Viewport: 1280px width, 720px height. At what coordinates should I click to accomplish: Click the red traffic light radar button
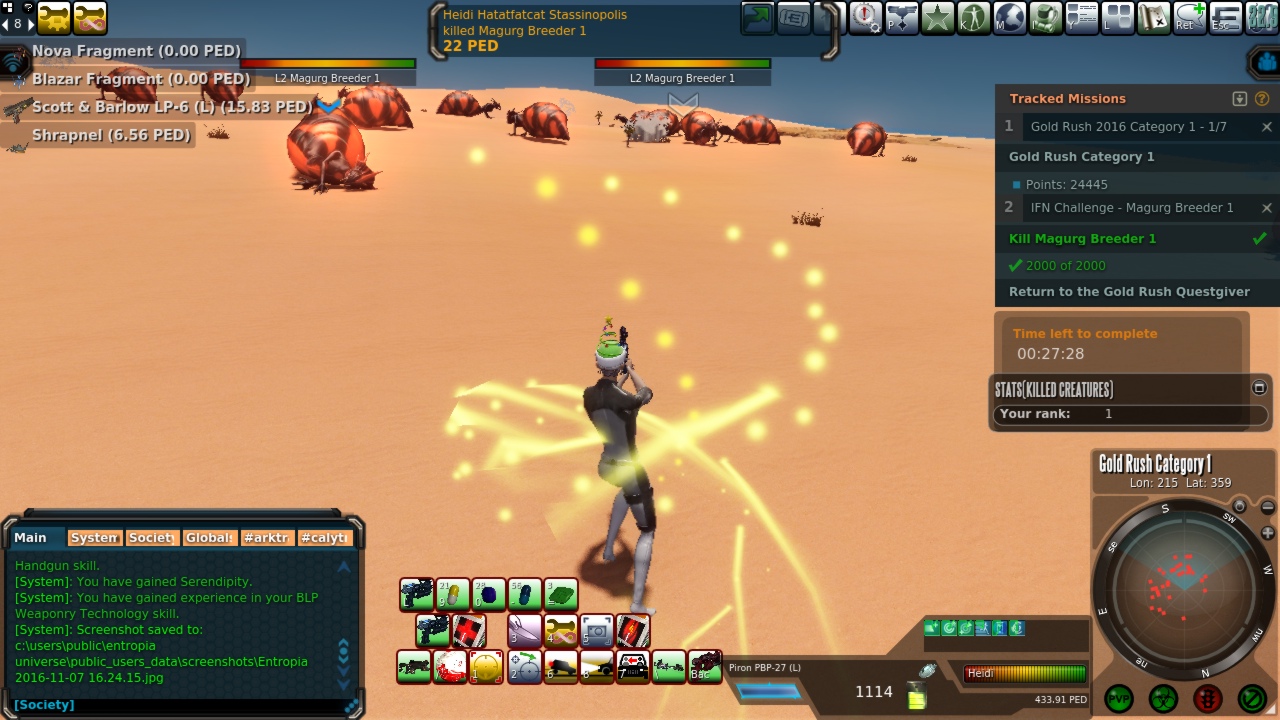(1207, 697)
